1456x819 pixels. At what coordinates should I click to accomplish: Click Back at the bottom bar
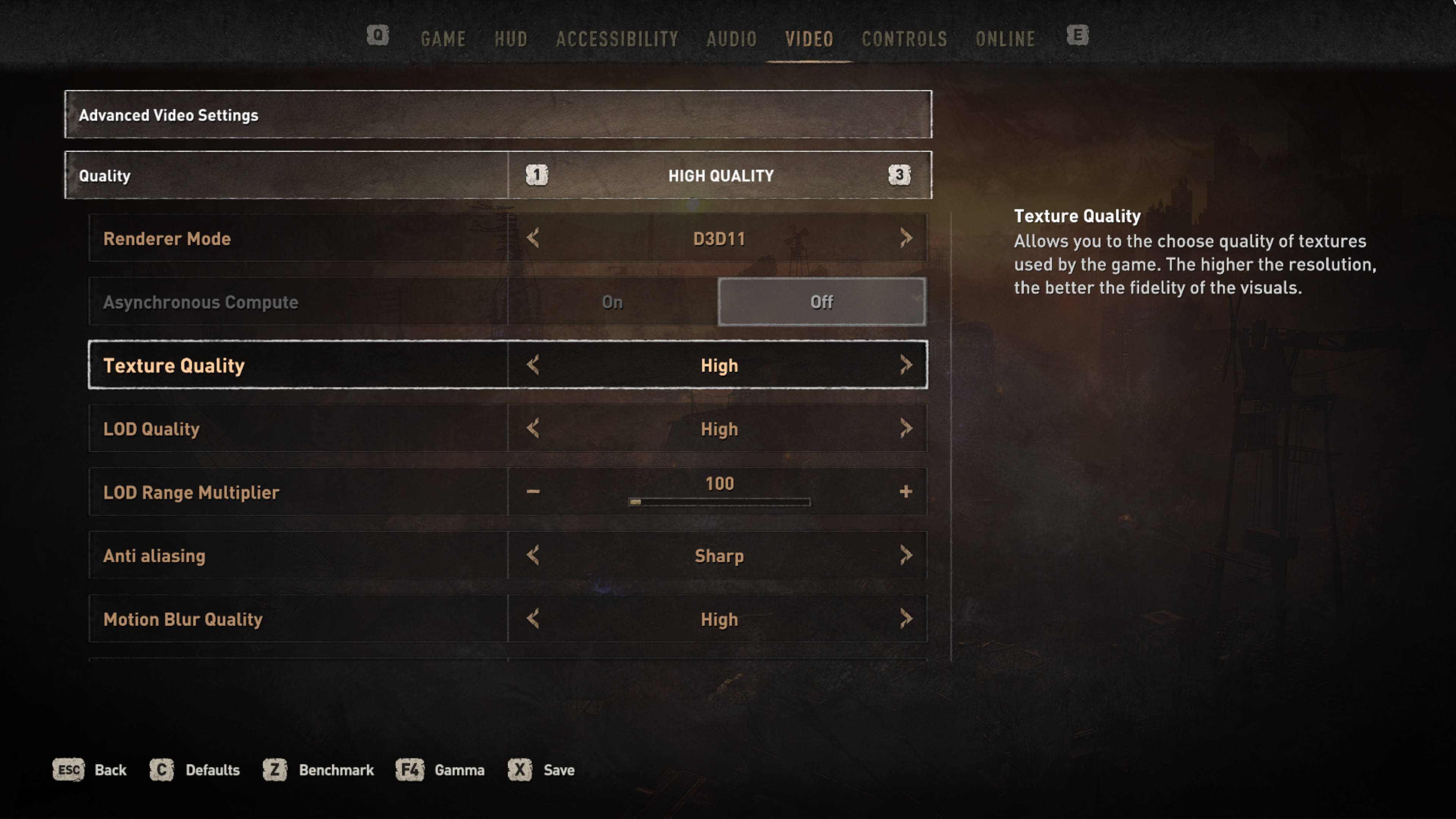[110, 770]
